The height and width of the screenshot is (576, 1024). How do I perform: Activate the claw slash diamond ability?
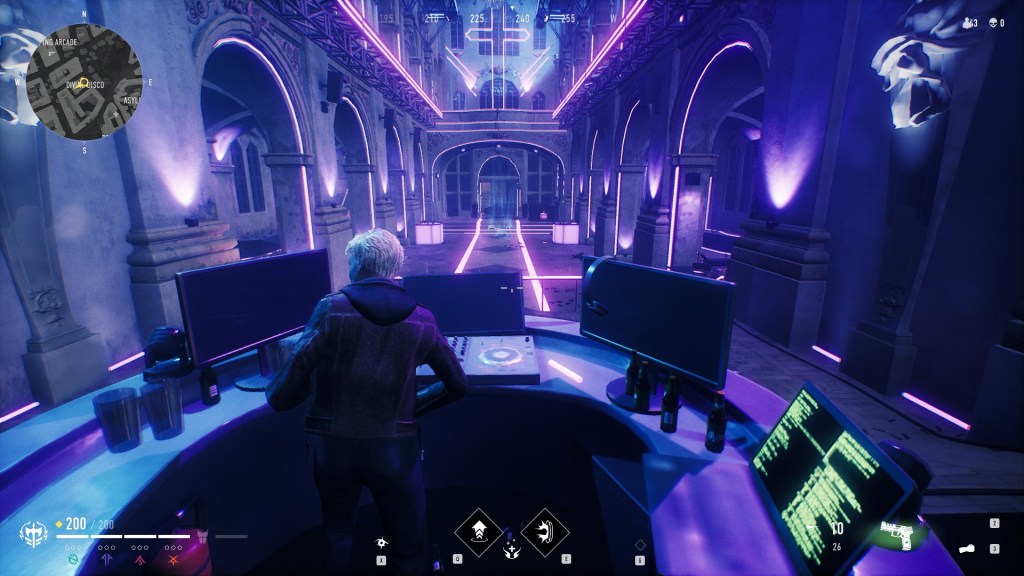[544, 529]
